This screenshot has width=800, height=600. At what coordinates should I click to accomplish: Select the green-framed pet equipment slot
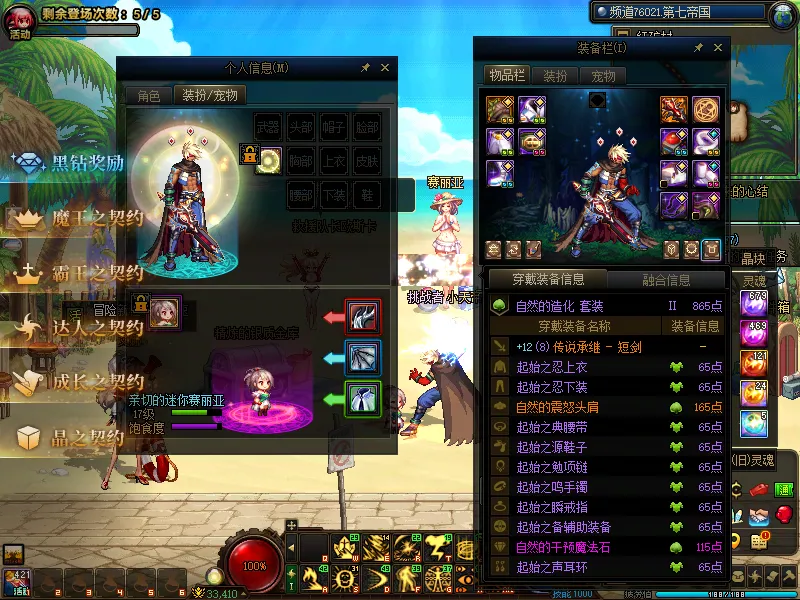point(361,399)
